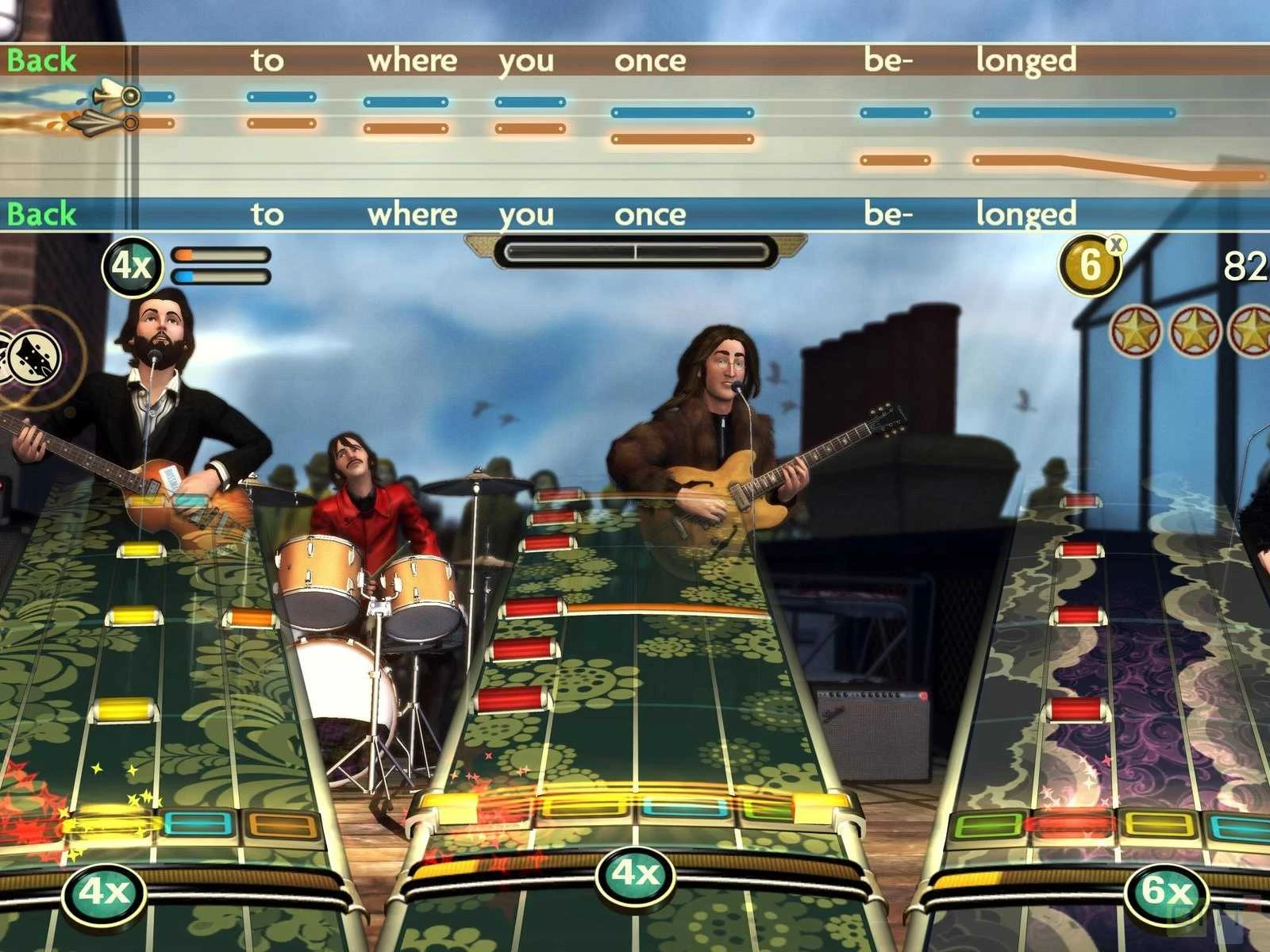Hit the blue fret target on middle highway
Screen dimensions: 1270x952
pyautogui.click(x=683, y=809)
